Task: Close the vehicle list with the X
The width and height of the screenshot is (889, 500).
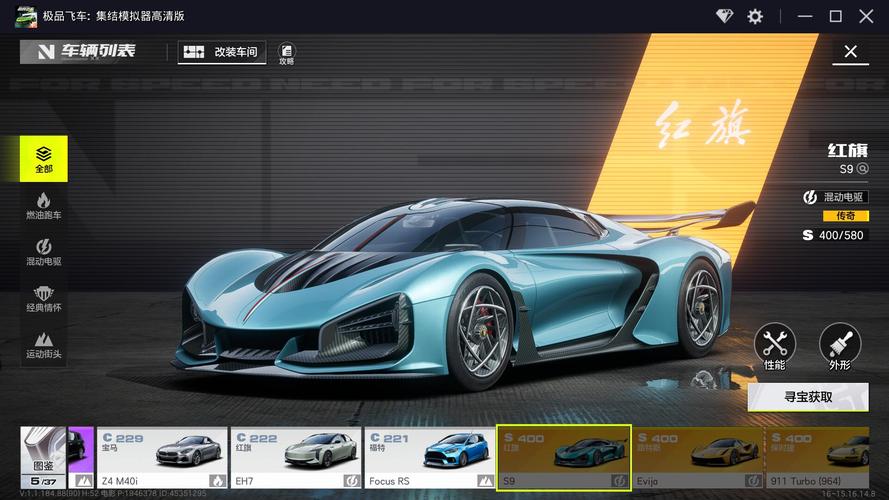Action: point(851,52)
